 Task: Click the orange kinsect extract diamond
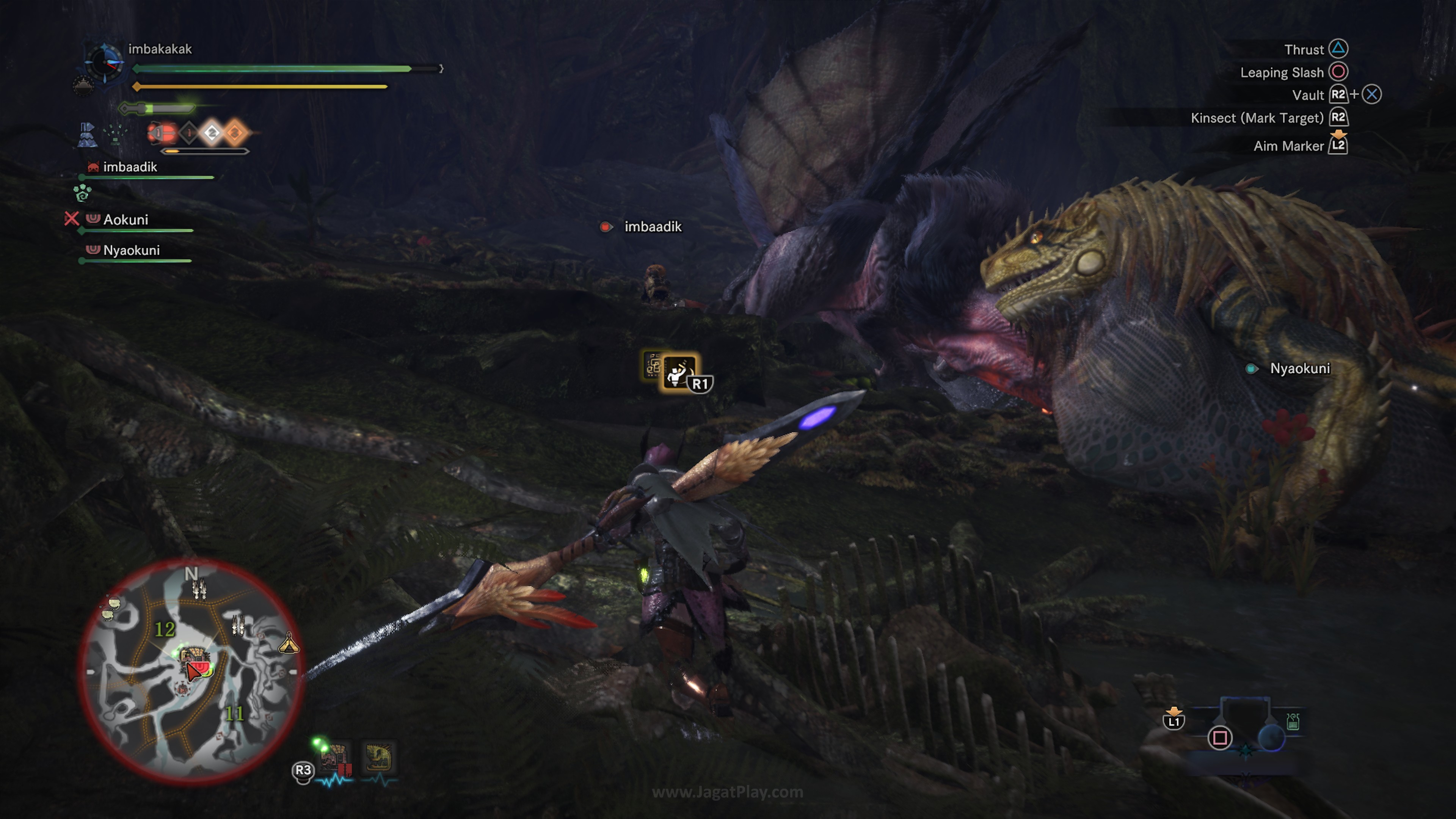coord(235,133)
